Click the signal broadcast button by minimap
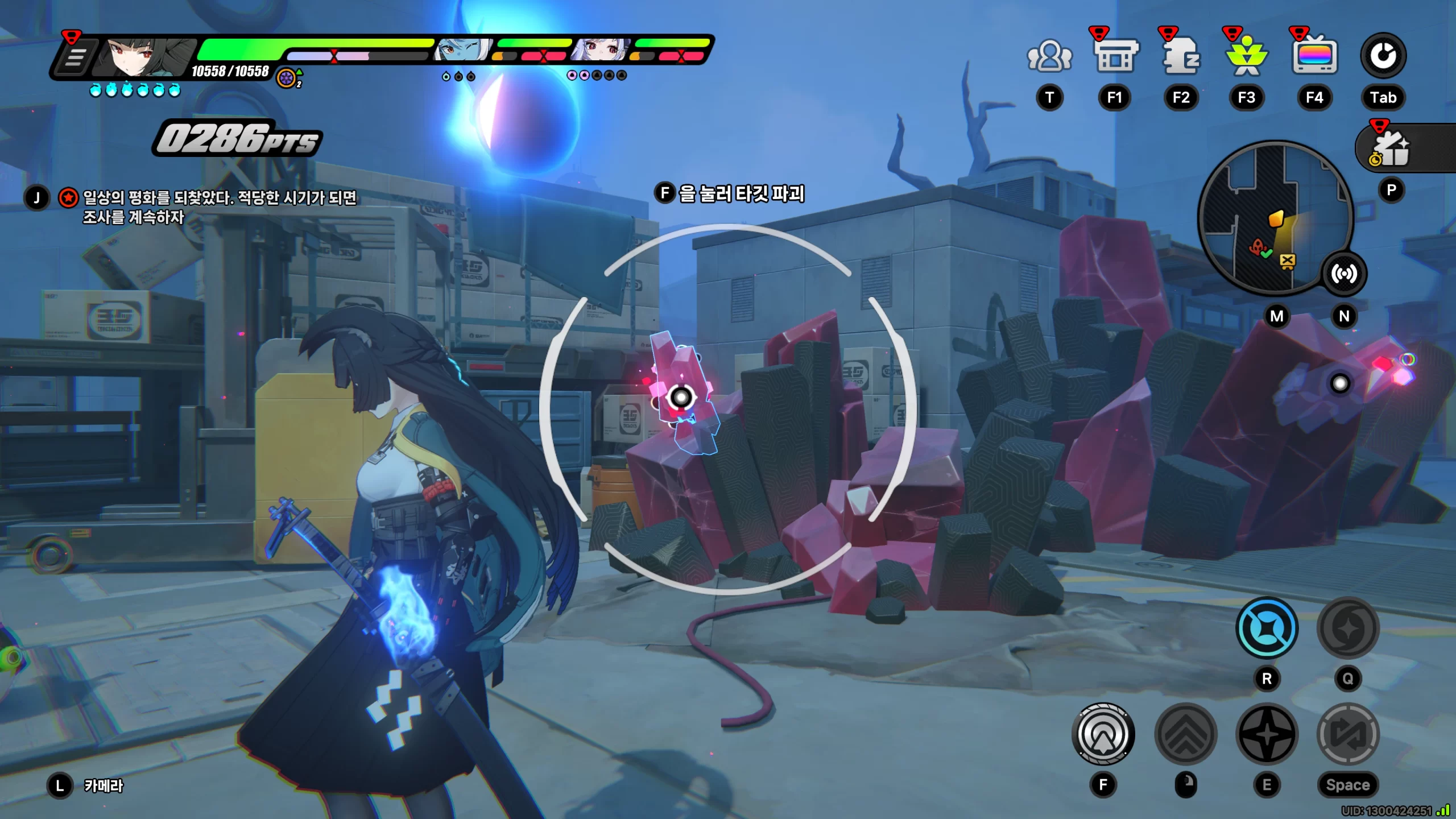The width and height of the screenshot is (1456, 819). click(x=1343, y=274)
